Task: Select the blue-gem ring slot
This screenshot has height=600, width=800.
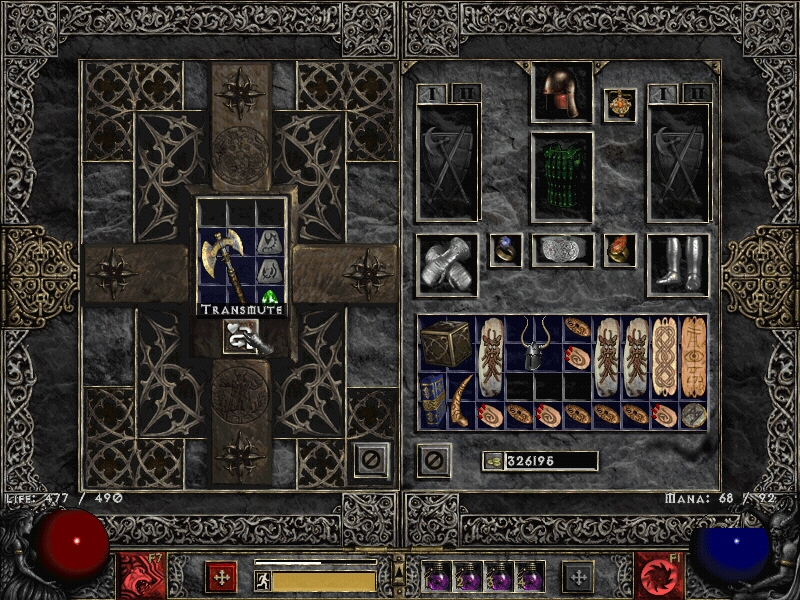Action: pyautogui.click(x=504, y=250)
